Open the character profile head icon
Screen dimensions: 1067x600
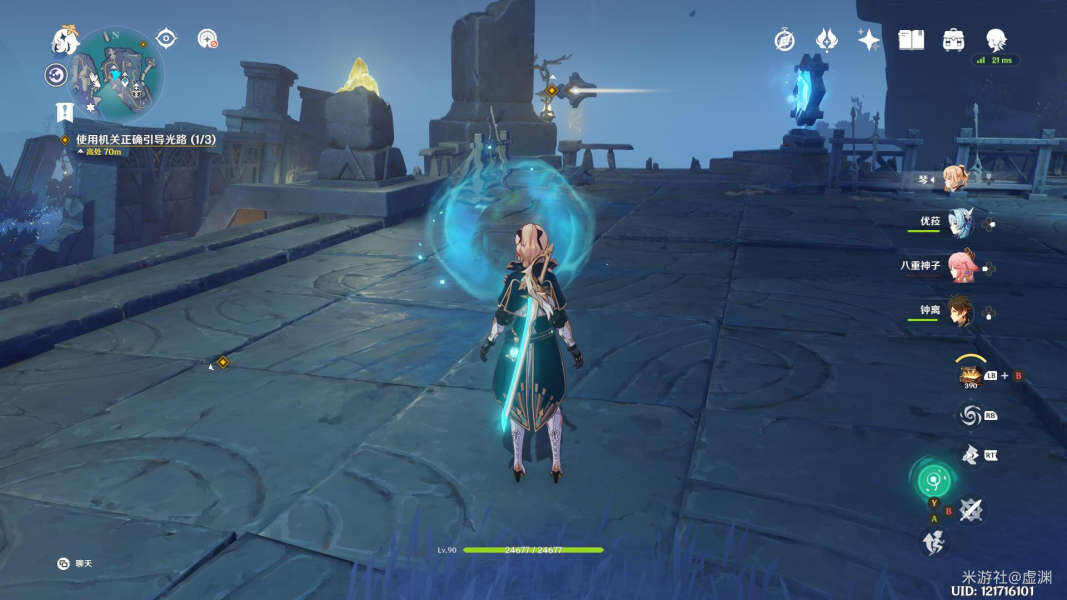pos(996,40)
